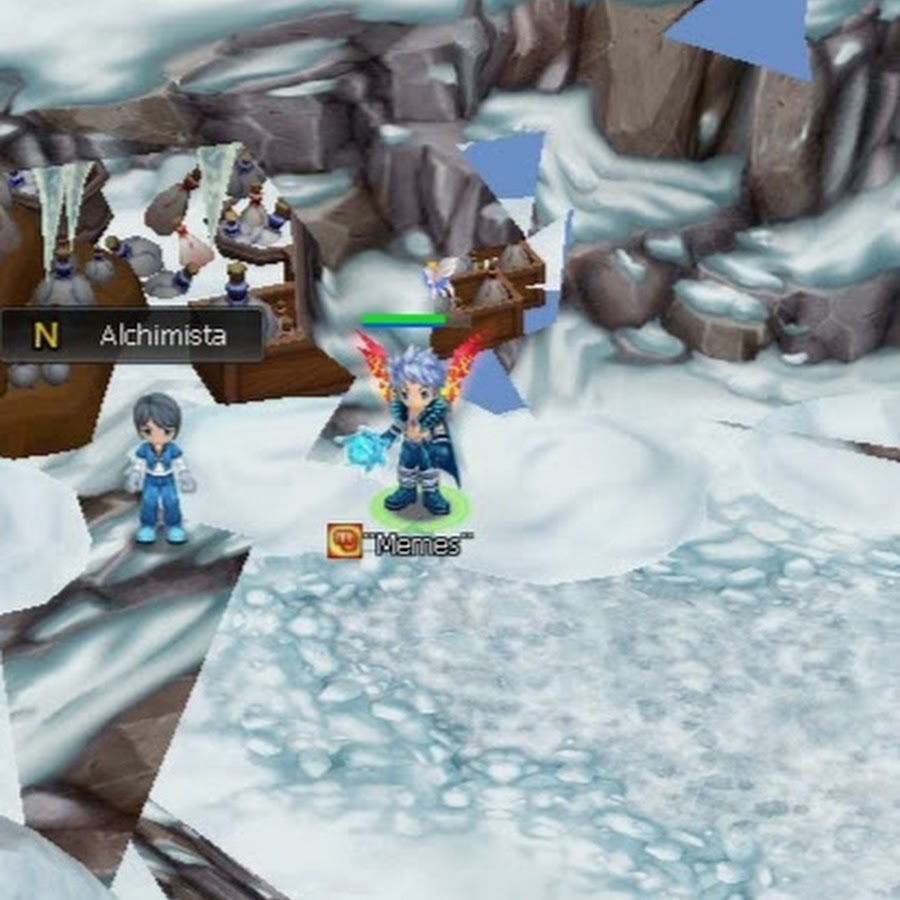
Task: Select the Alchimista NPC name label
Action: point(162,336)
